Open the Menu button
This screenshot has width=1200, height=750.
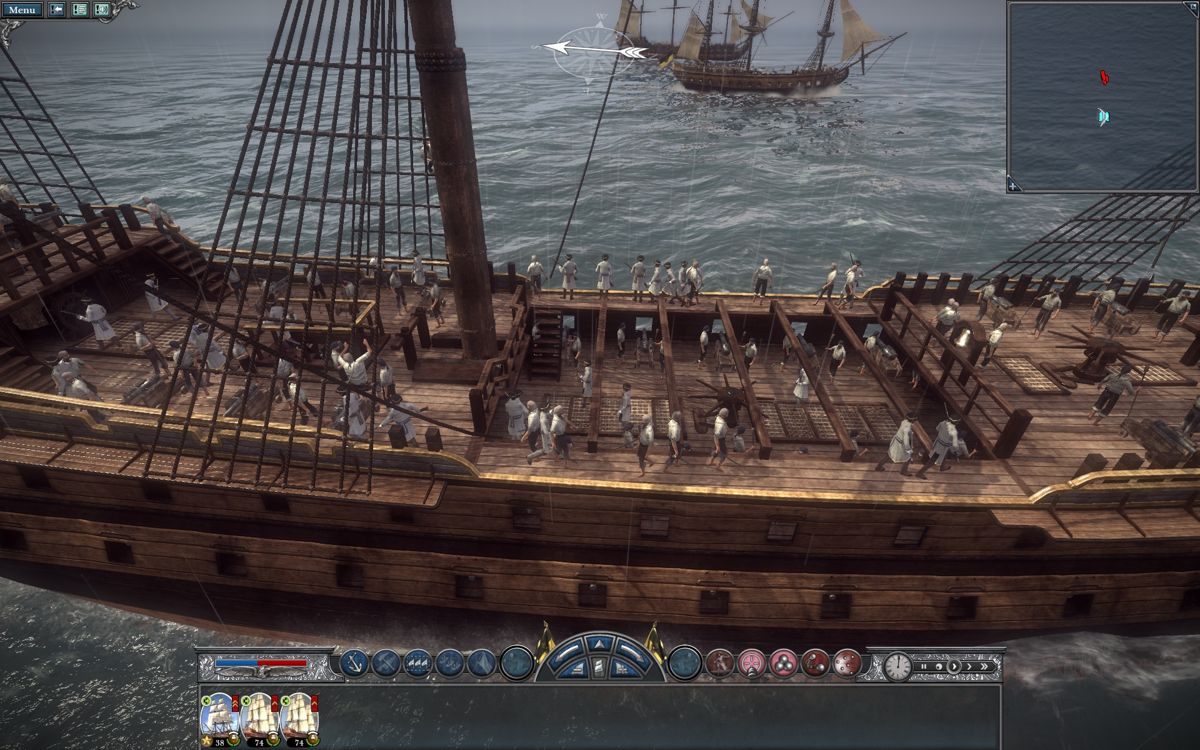pyautogui.click(x=22, y=10)
